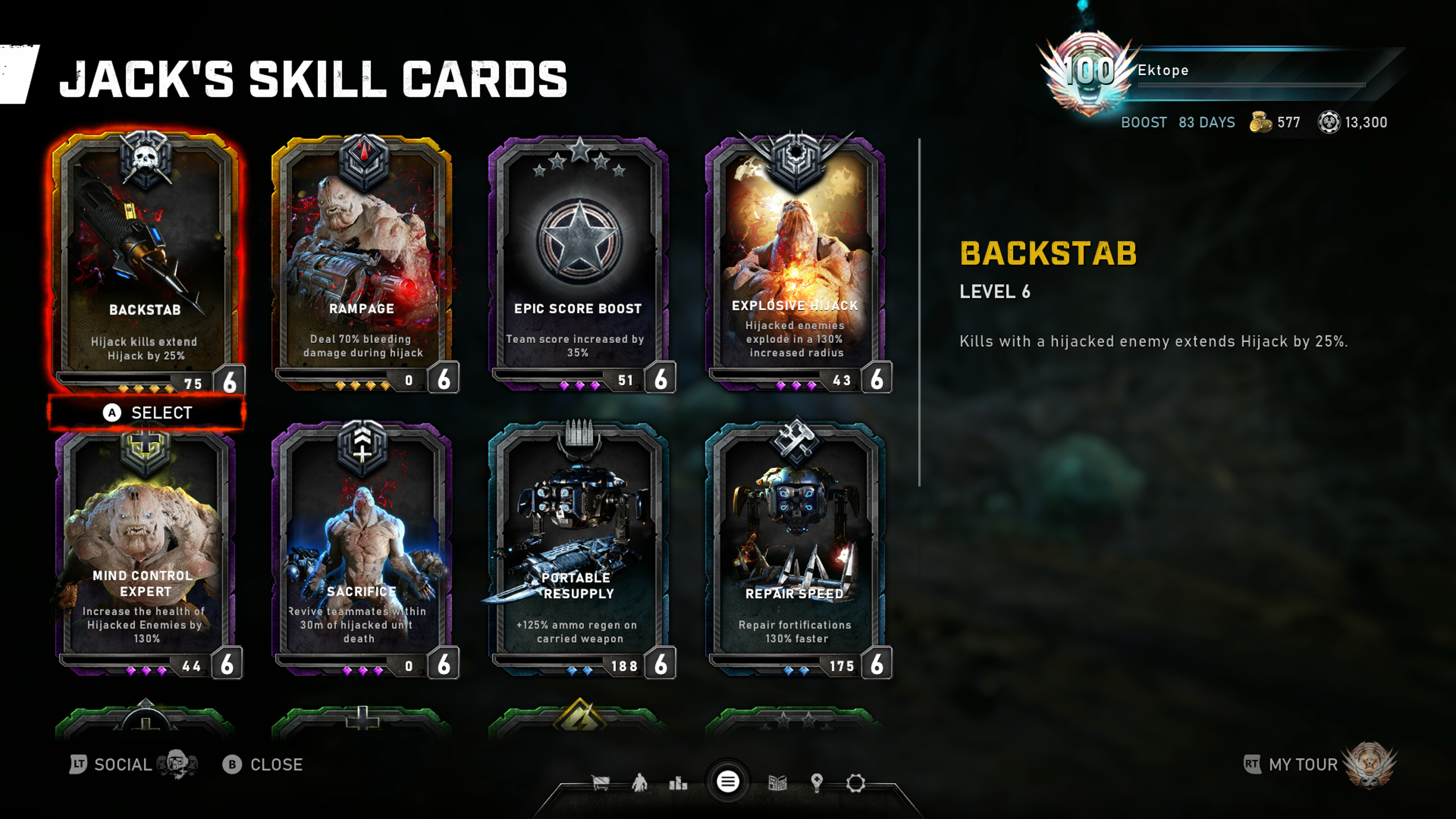The width and height of the screenshot is (1456, 819).
Task: Pick the Portable Resupply card
Action: [578, 548]
